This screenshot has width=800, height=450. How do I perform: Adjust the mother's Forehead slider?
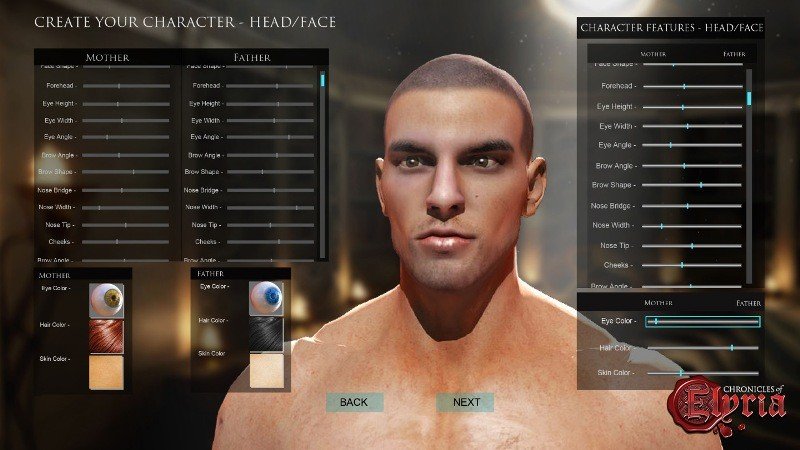click(x=118, y=86)
